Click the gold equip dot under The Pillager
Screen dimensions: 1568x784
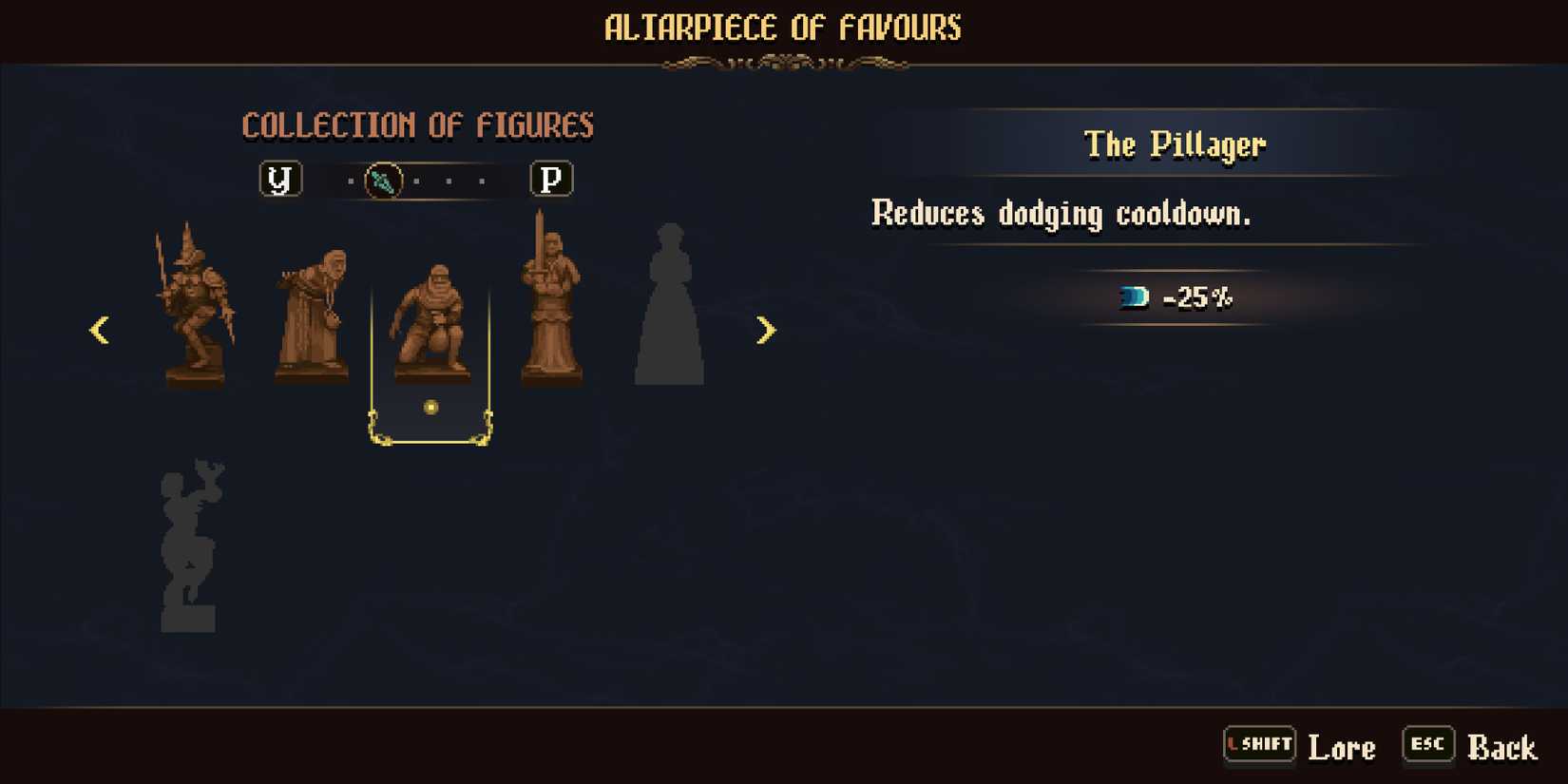(x=430, y=407)
